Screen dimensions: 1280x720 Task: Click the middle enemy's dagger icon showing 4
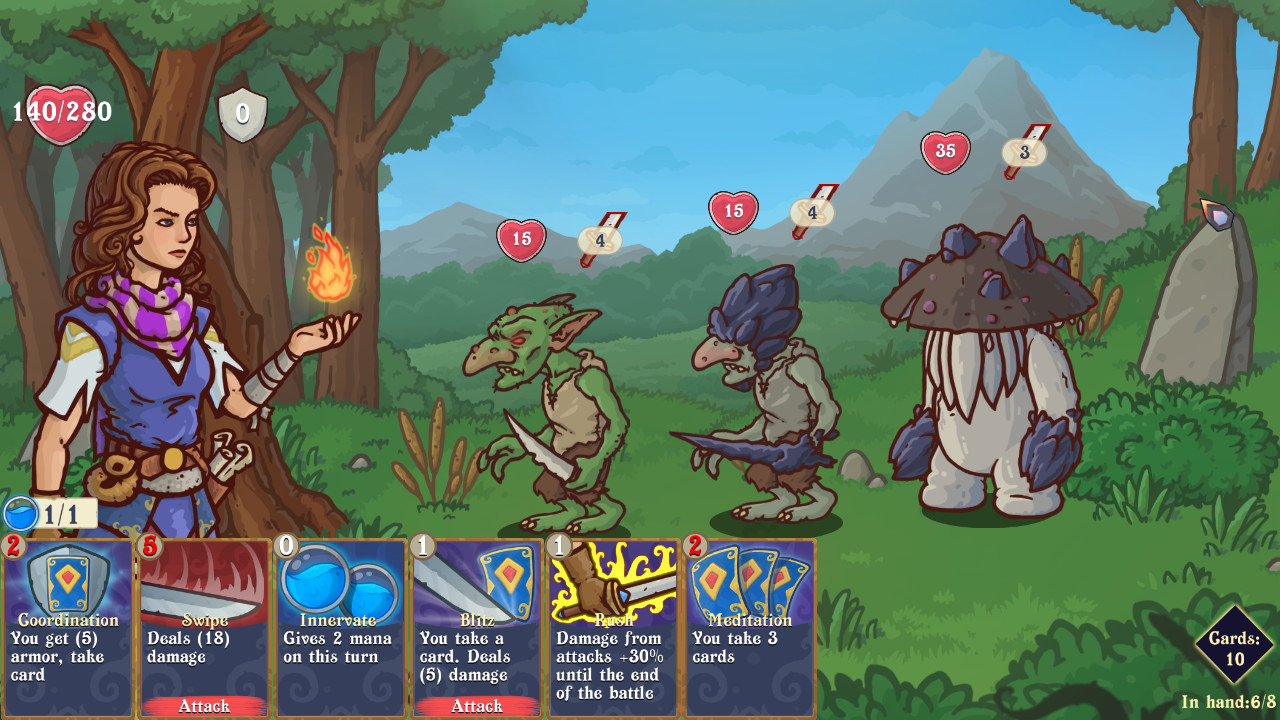tap(810, 210)
